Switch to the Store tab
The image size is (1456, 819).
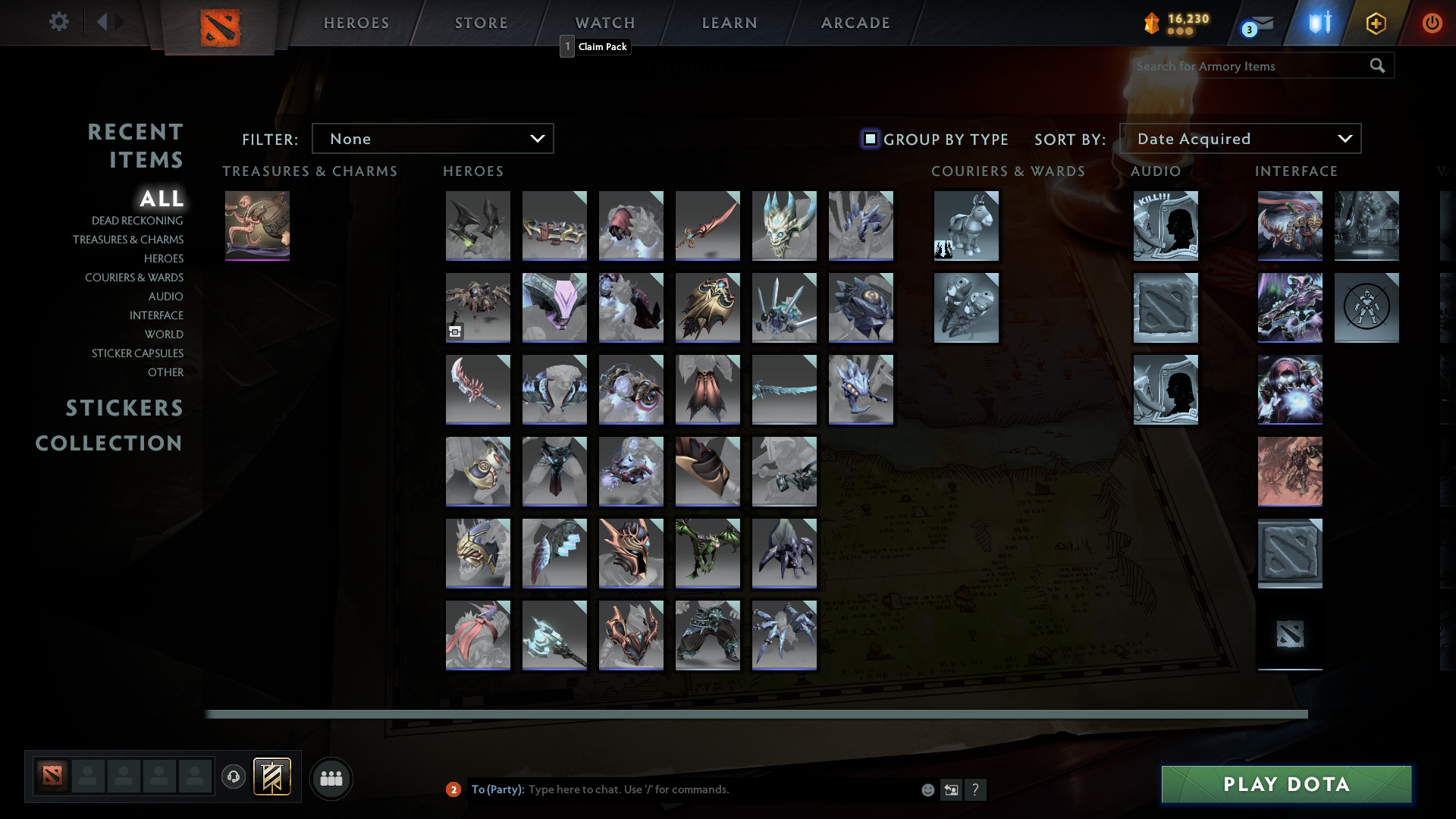pos(481,23)
